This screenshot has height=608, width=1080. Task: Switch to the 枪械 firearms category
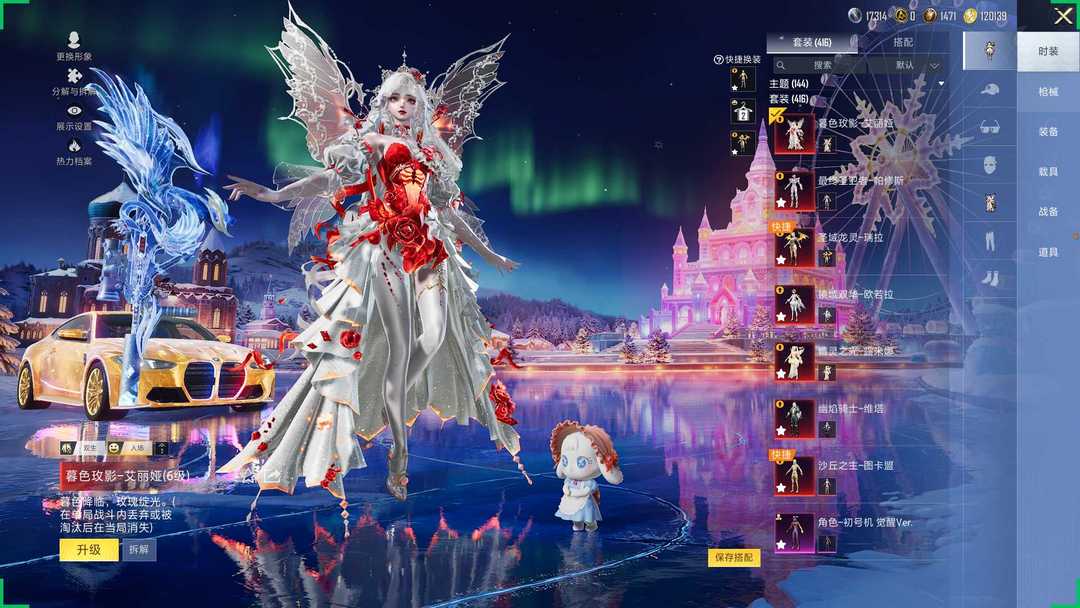pos(1048,91)
